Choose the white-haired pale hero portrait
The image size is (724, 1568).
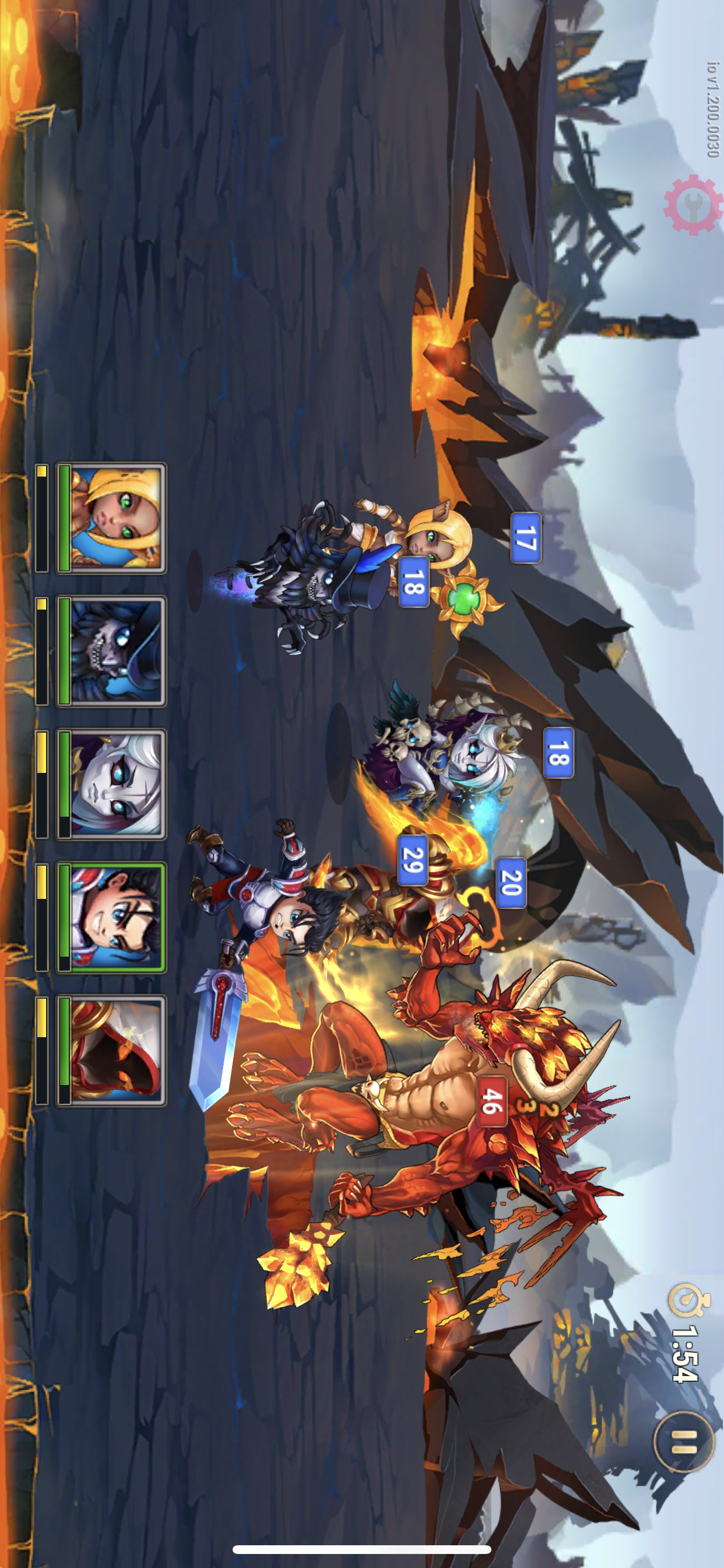pyautogui.click(x=112, y=784)
